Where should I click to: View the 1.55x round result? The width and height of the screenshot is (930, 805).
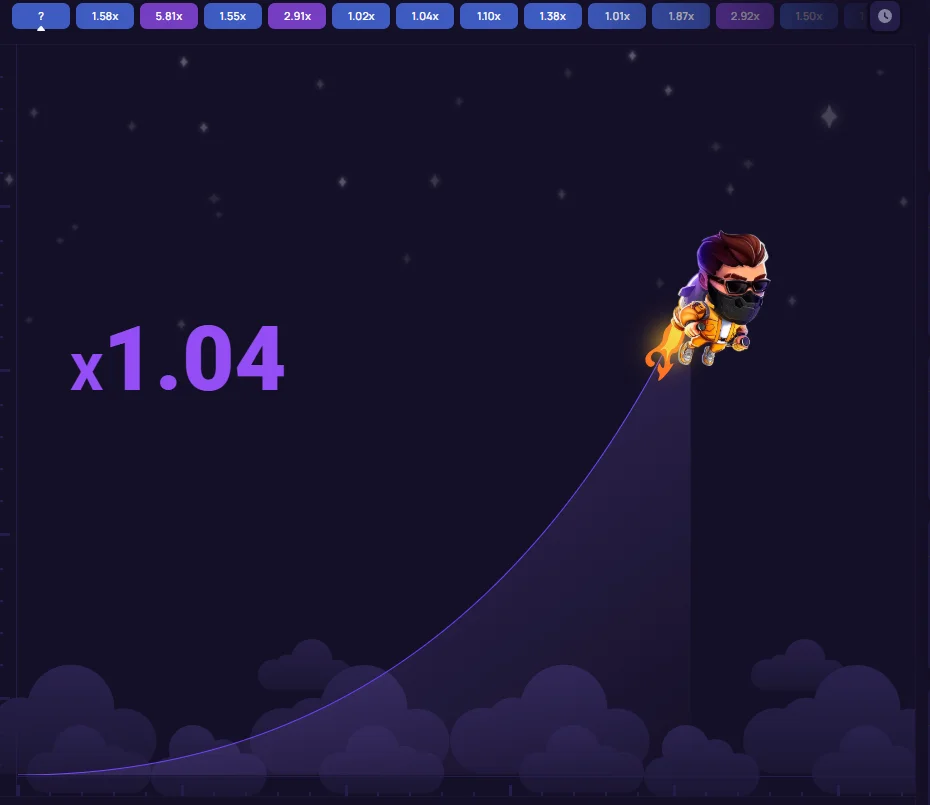233,16
